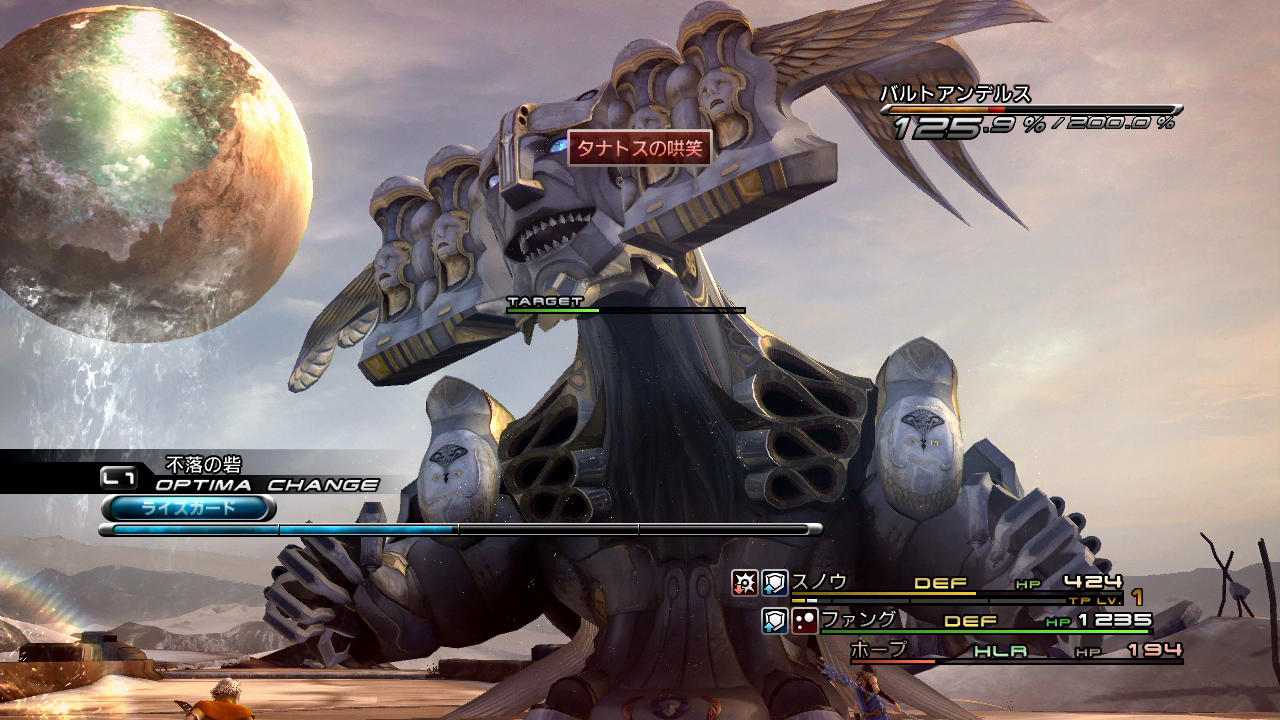Select party member ホープ

pos(879,650)
